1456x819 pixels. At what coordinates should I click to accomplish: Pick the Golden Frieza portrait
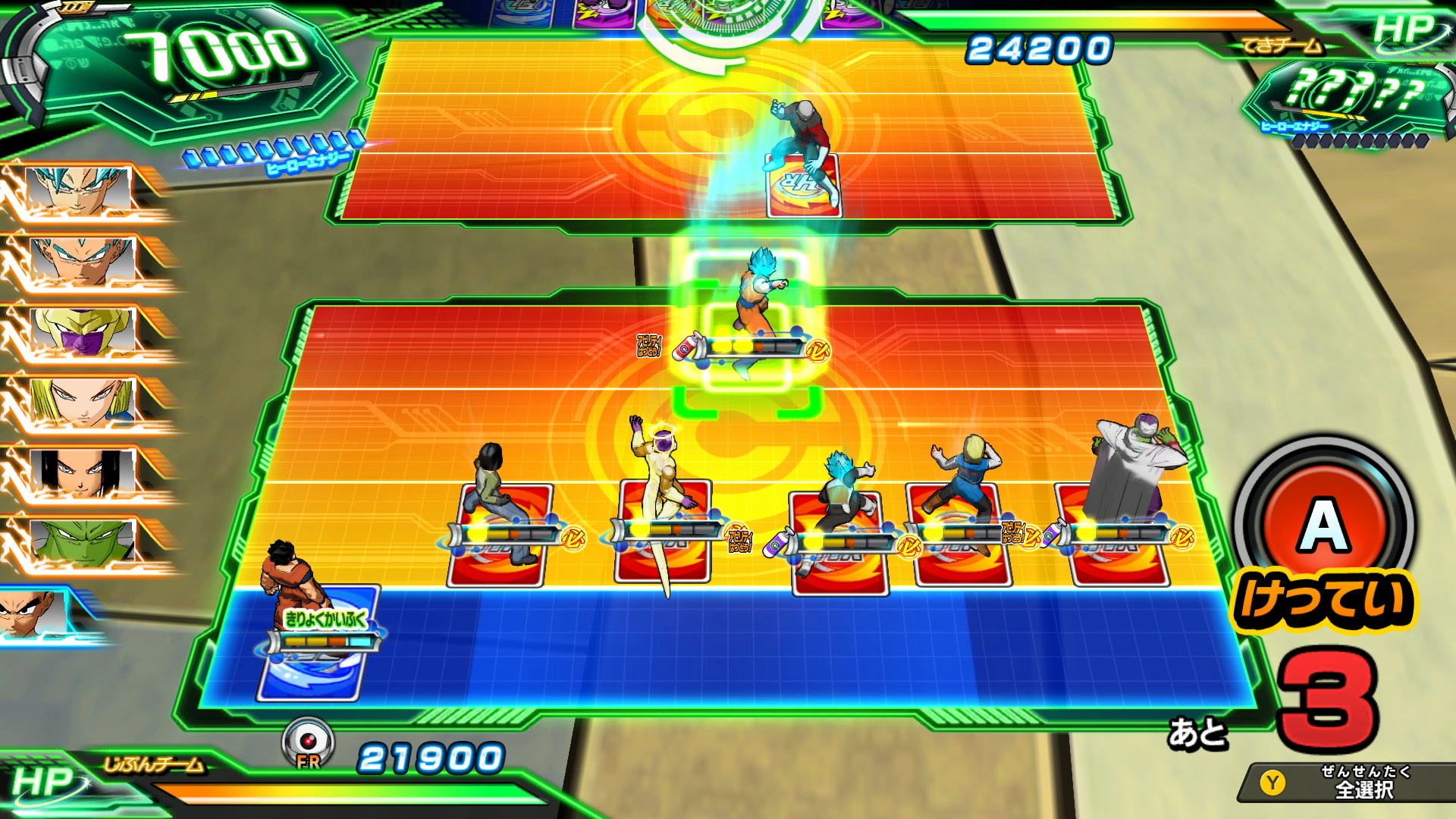82,331
